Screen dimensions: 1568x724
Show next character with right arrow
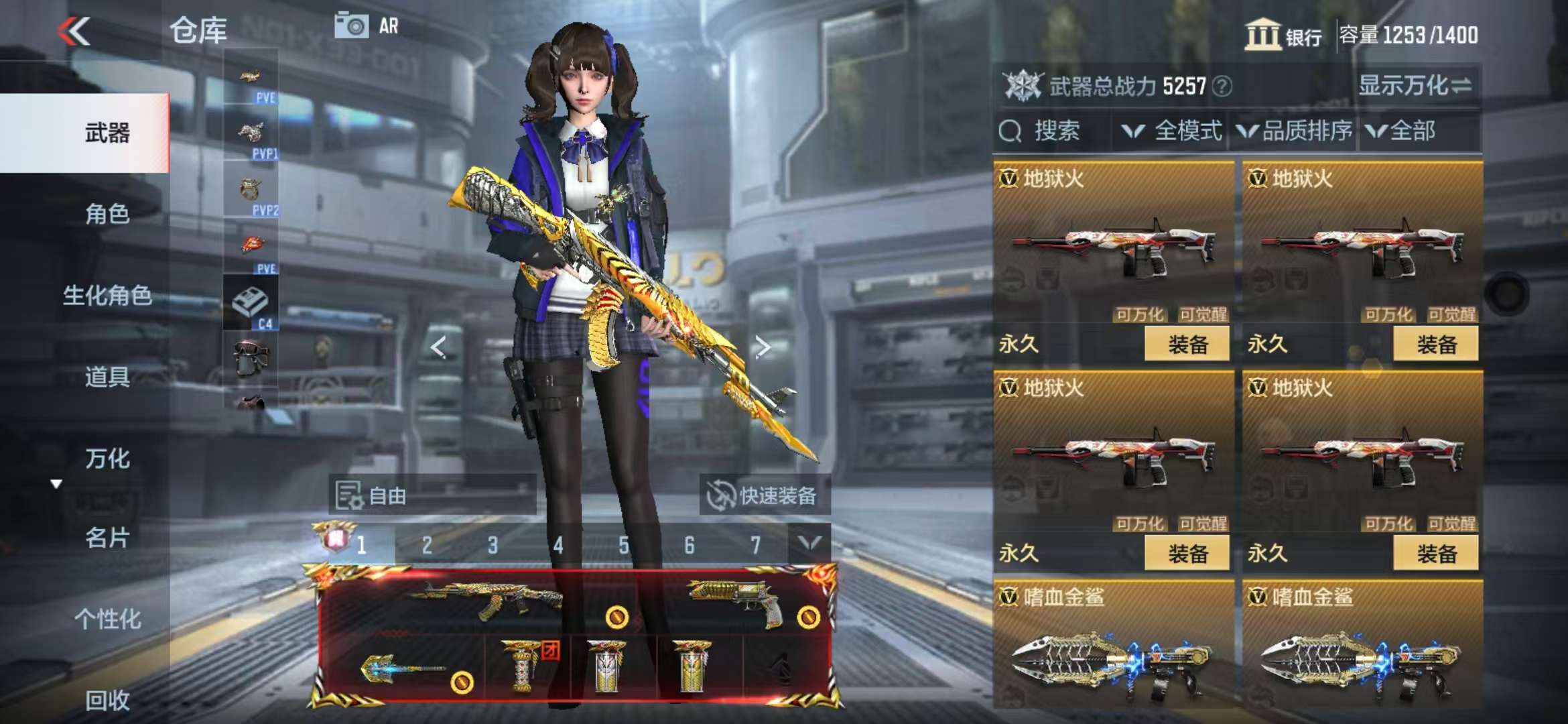(x=762, y=347)
